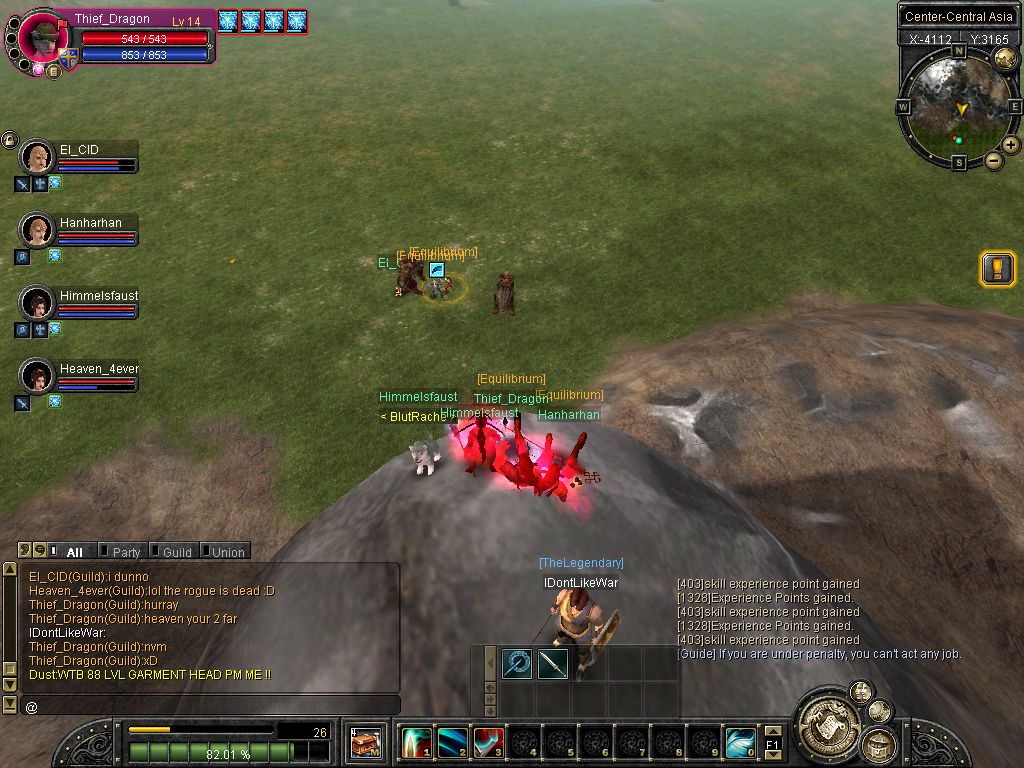Viewport: 1024px width, 768px height.
Task: Switch chat to the Party tab
Action: (126, 552)
